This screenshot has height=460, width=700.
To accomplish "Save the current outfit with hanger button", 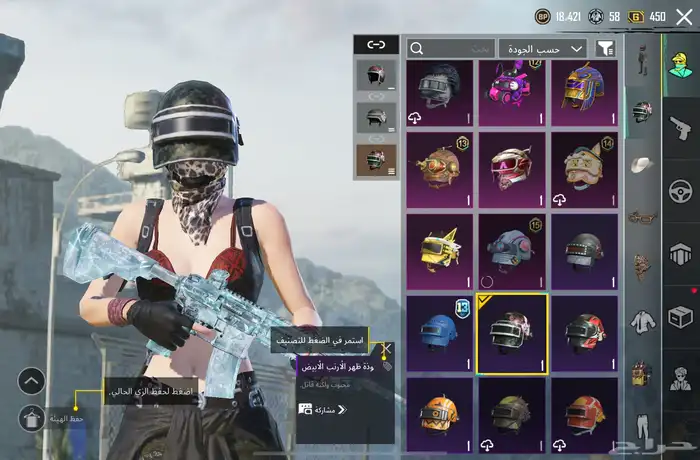I will (31, 418).
